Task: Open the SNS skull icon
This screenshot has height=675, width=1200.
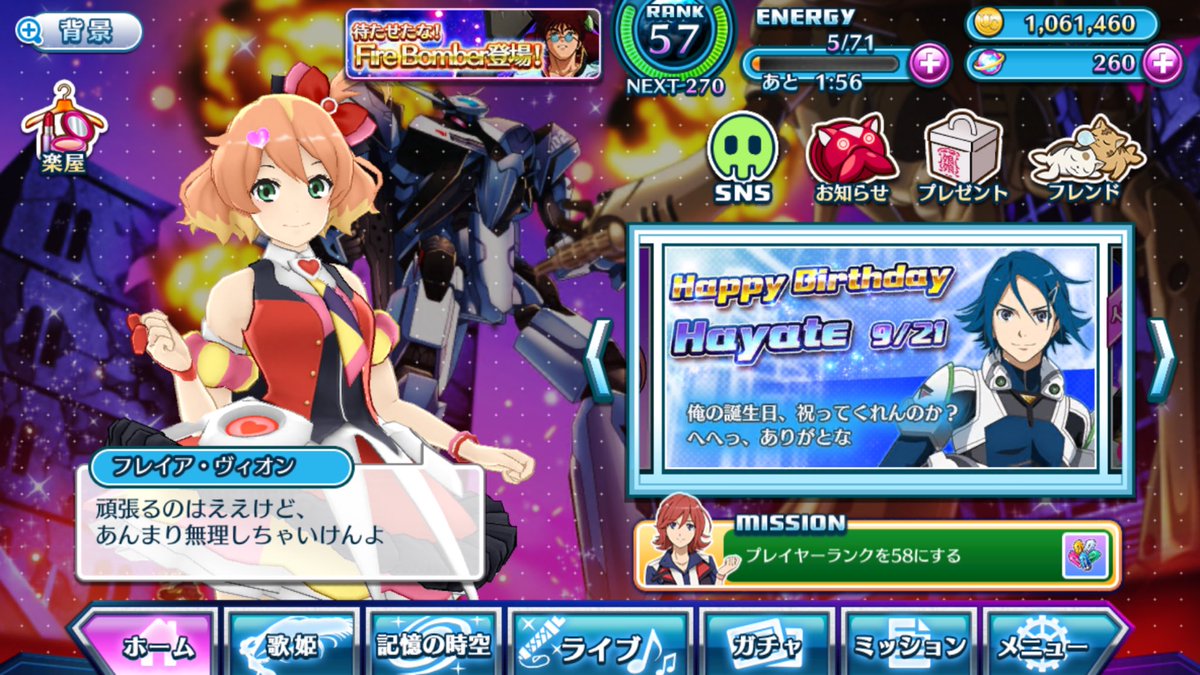Action: 743,157
